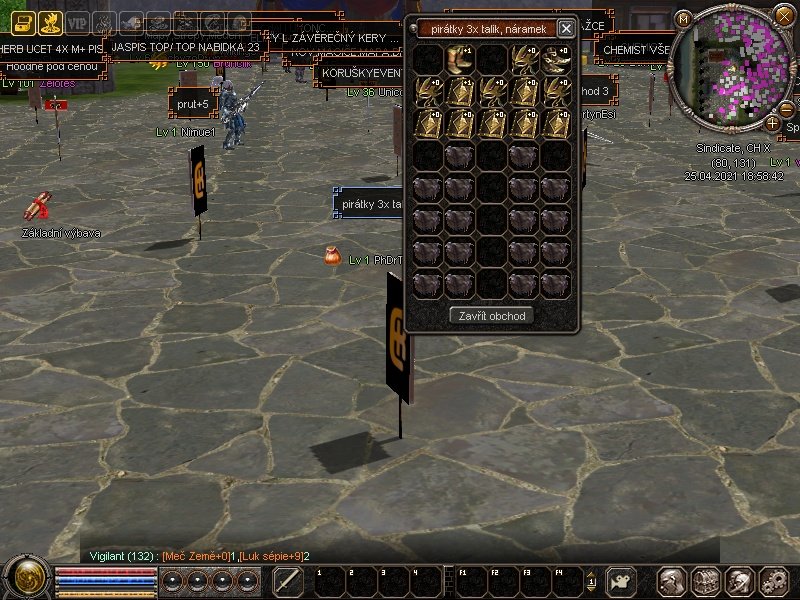The height and width of the screenshot is (600, 800).
Task: Open character window via helmet icon
Action: [x=672, y=581]
